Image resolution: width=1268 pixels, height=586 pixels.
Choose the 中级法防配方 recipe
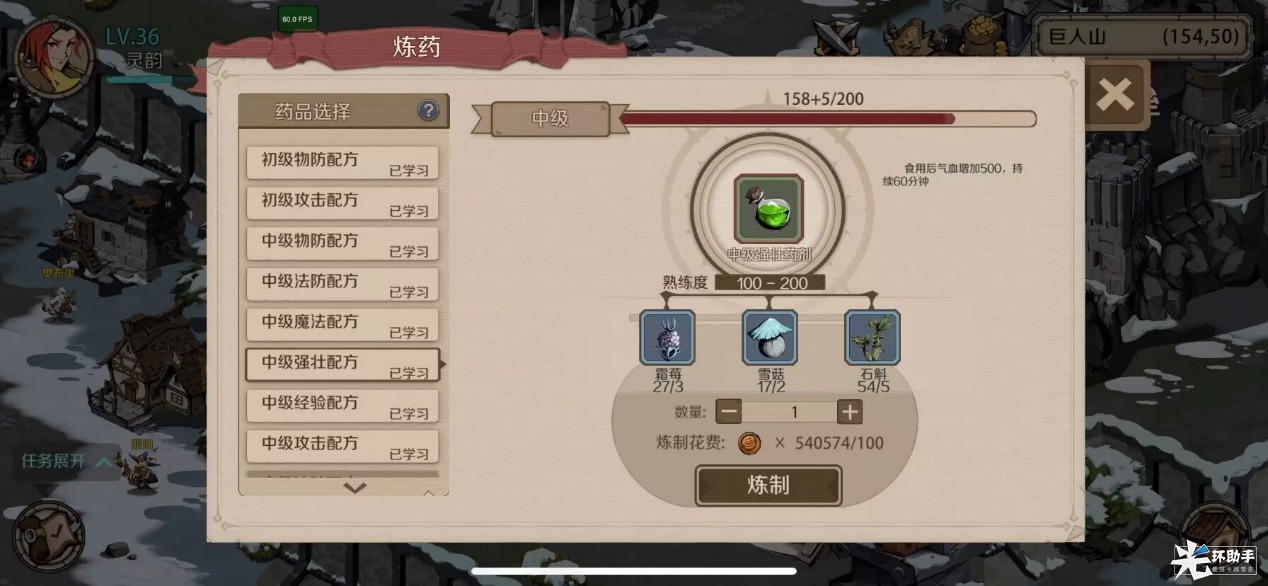[x=342, y=283]
